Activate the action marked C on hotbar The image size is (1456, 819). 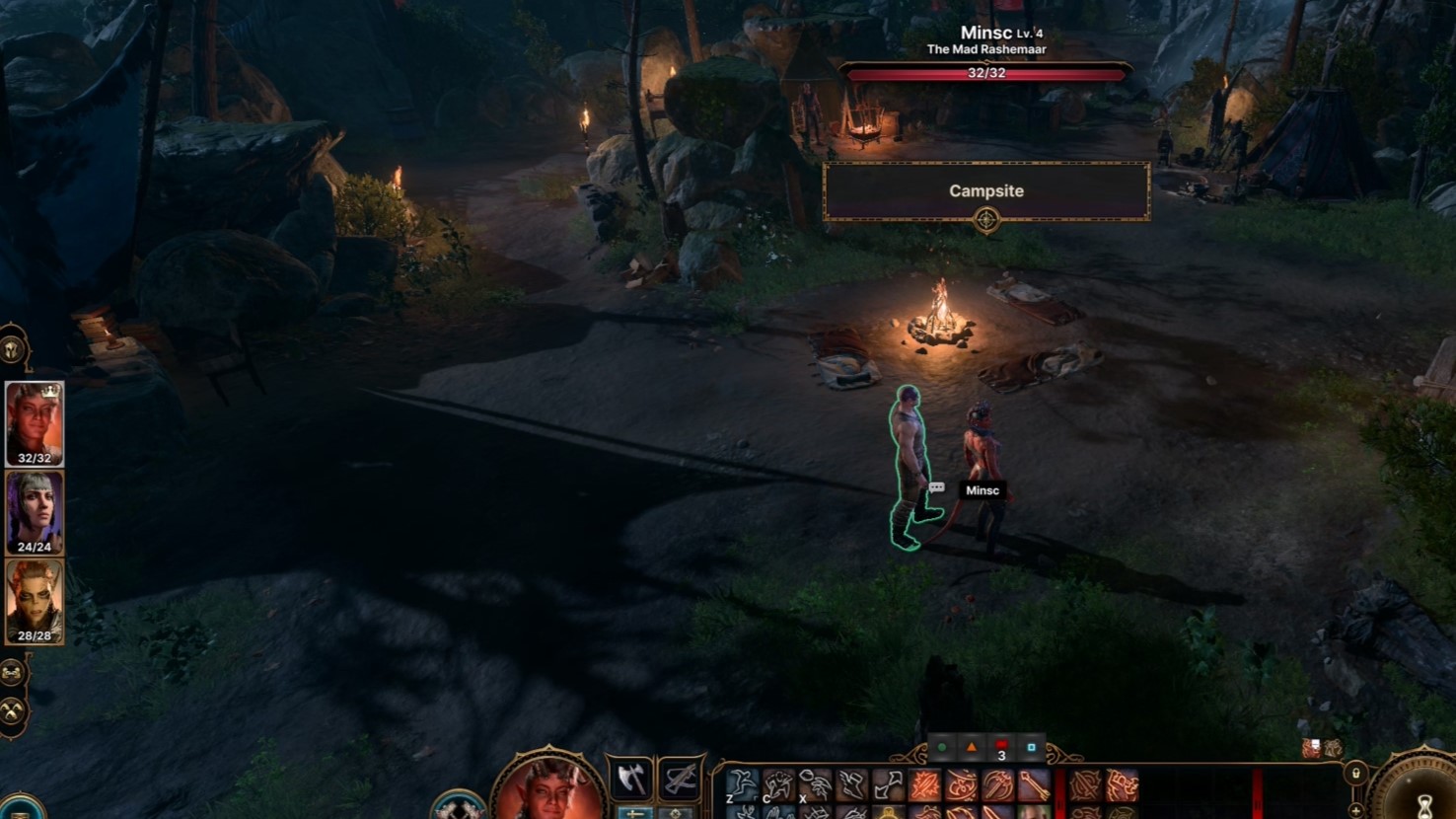pyautogui.click(x=779, y=785)
